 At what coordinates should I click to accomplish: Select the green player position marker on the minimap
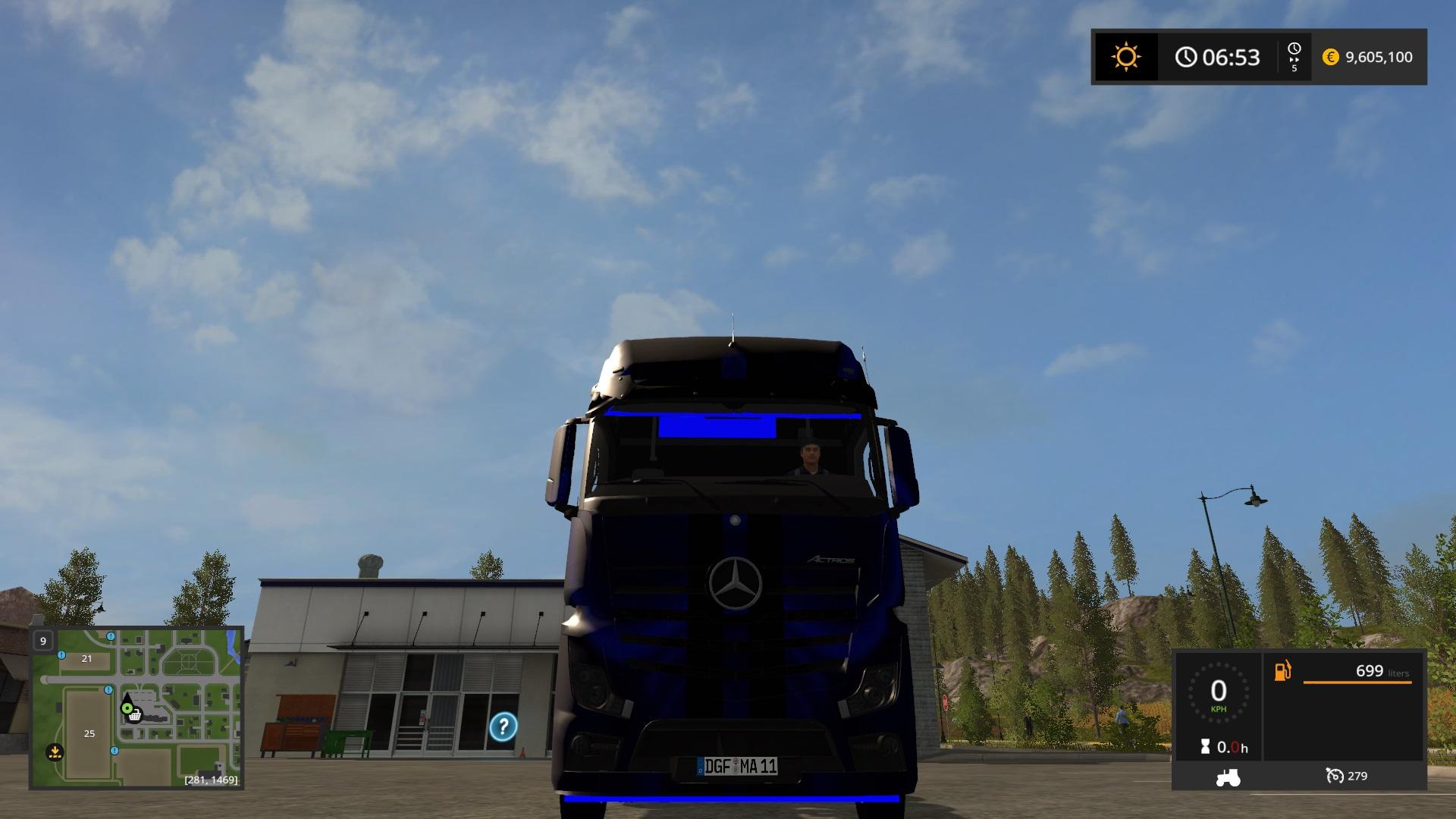(x=127, y=708)
